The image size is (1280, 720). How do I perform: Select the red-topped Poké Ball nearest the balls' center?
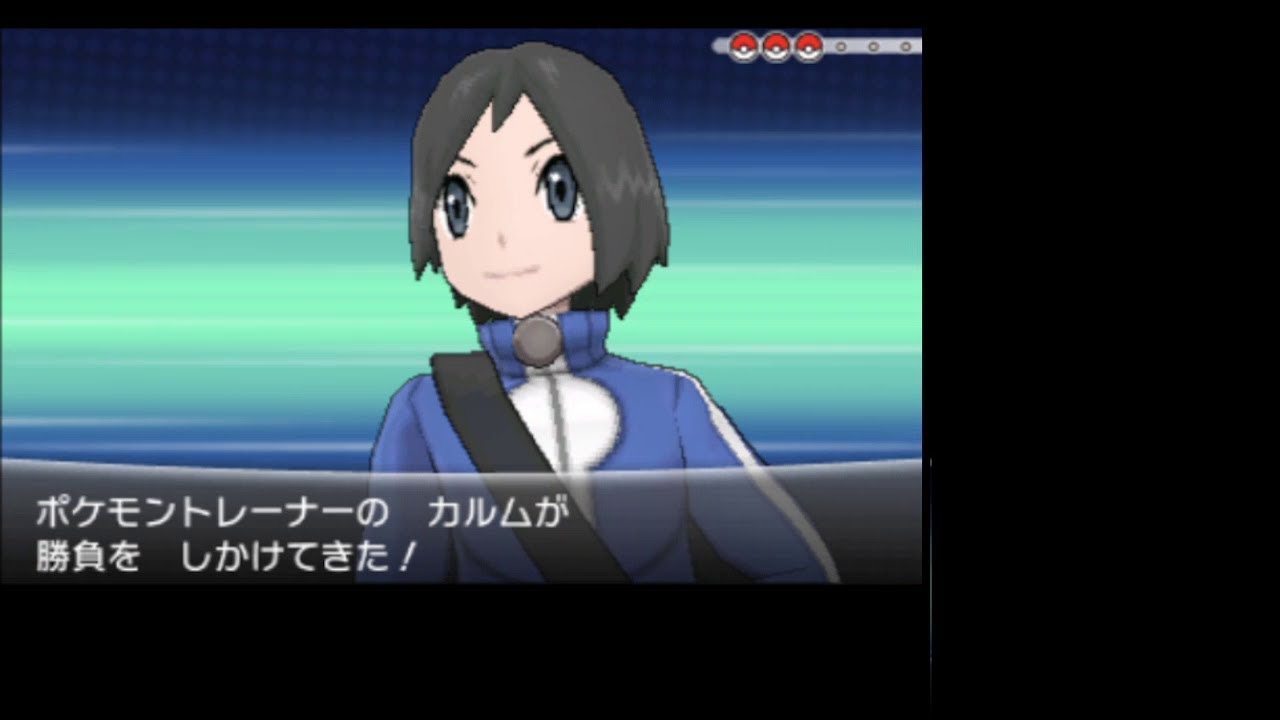[x=775, y=44]
